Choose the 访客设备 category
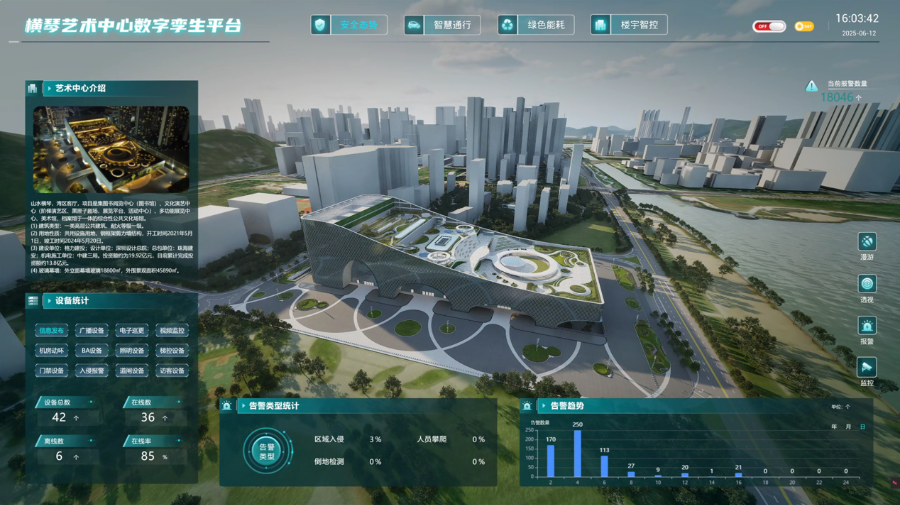The width and height of the screenshot is (900, 505). point(172,371)
